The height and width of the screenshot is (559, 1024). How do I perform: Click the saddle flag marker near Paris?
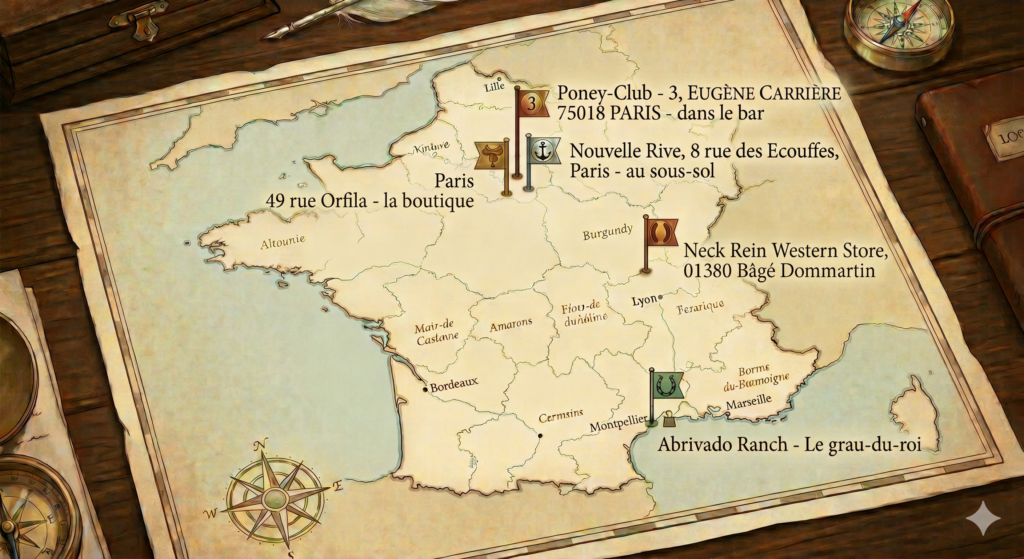[x=490, y=154]
